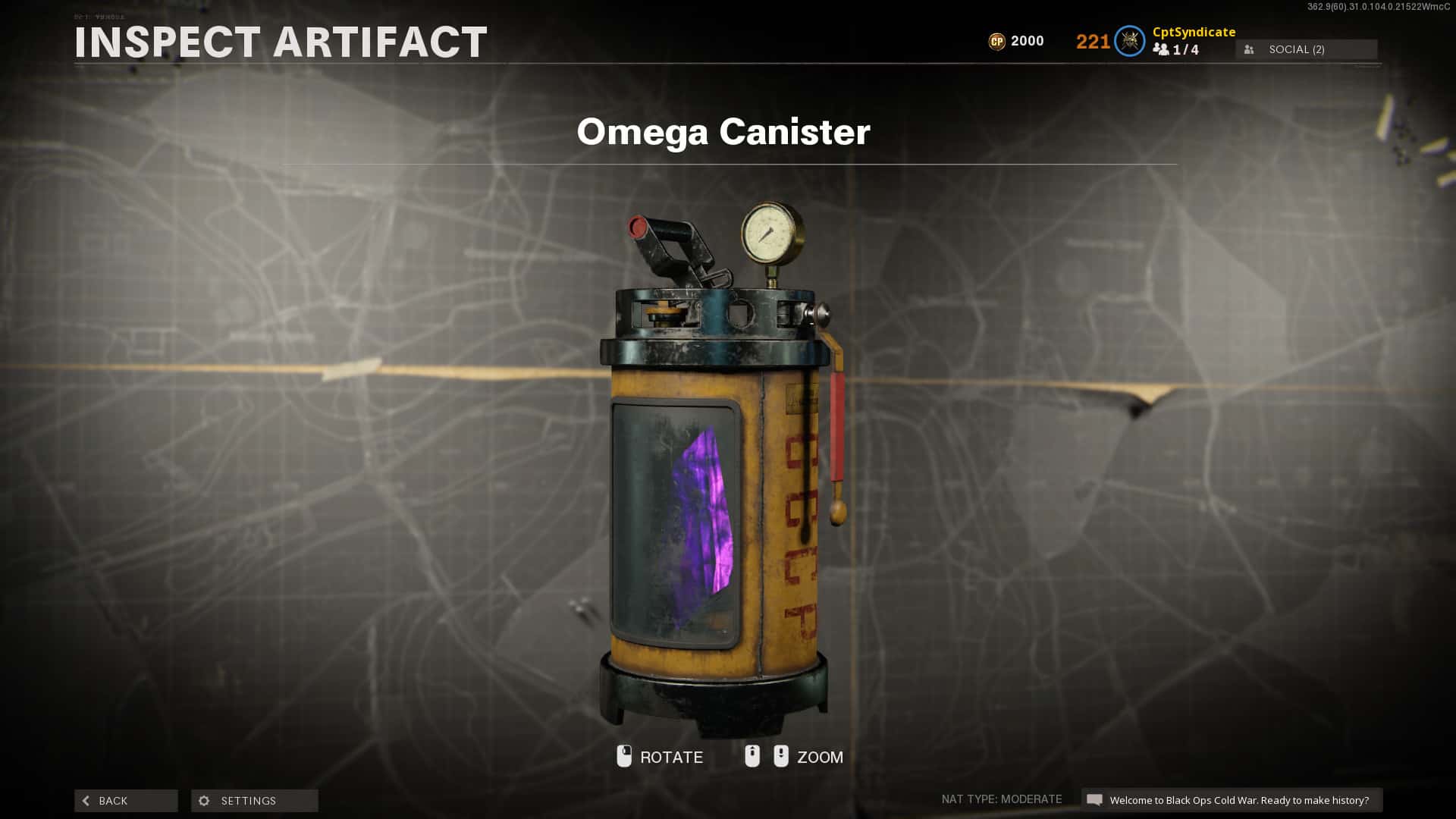The height and width of the screenshot is (819, 1456).
Task: Check the COD Points balance
Action: (1016, 41)
